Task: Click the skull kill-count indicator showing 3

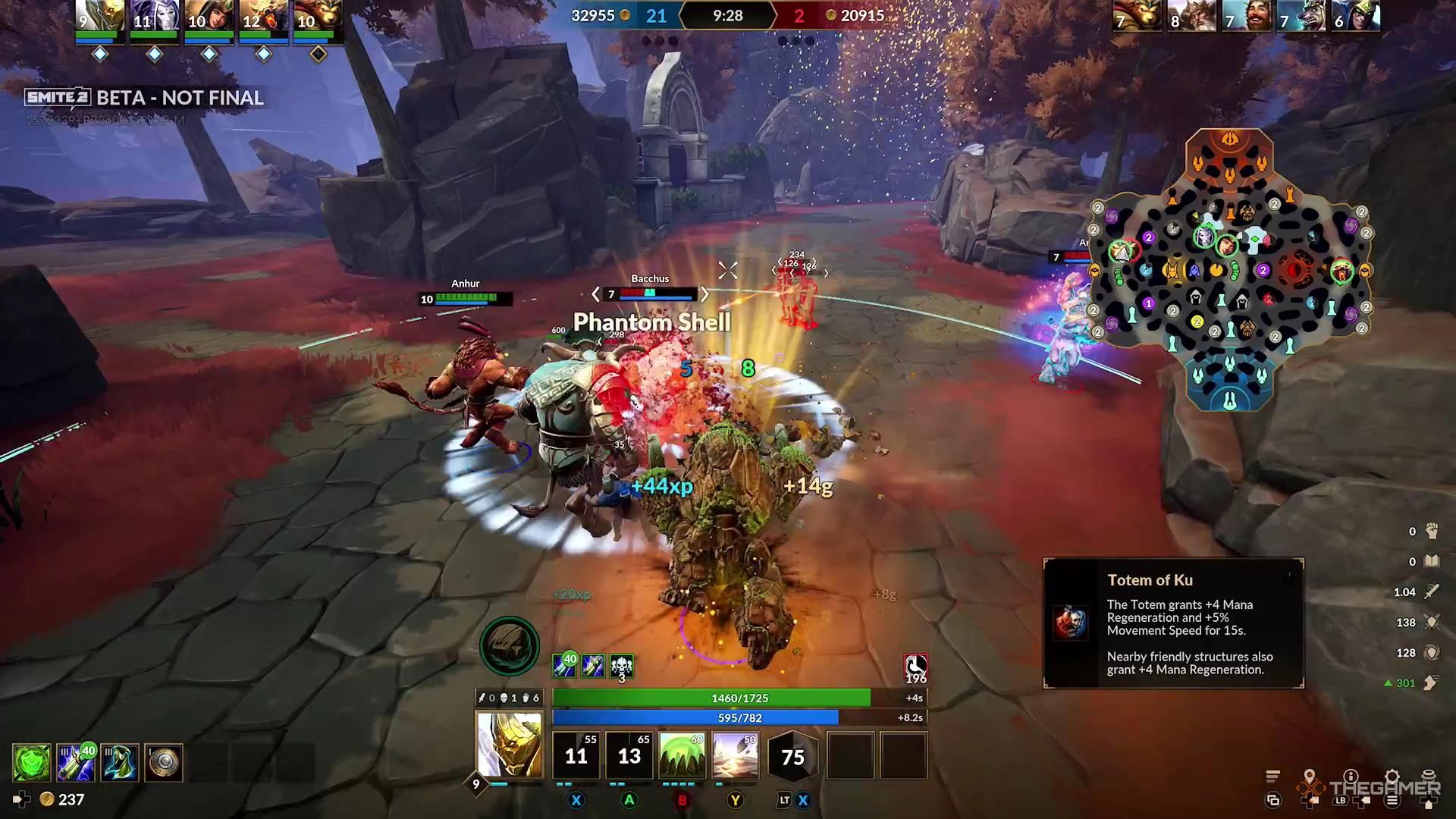Action: pyautogui.click(x=620, y=667)
